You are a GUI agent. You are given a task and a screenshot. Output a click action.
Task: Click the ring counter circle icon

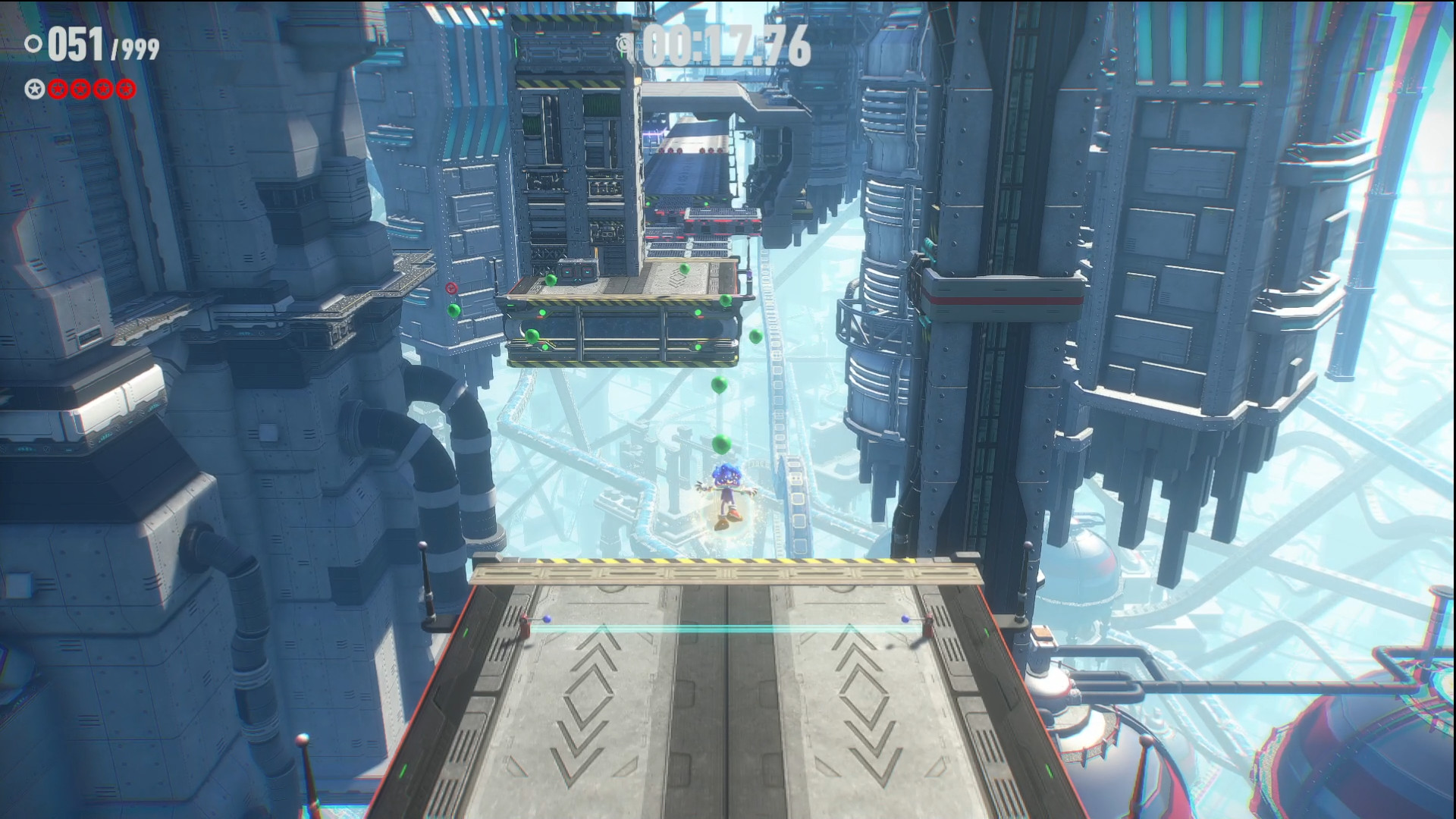(33, 43)
